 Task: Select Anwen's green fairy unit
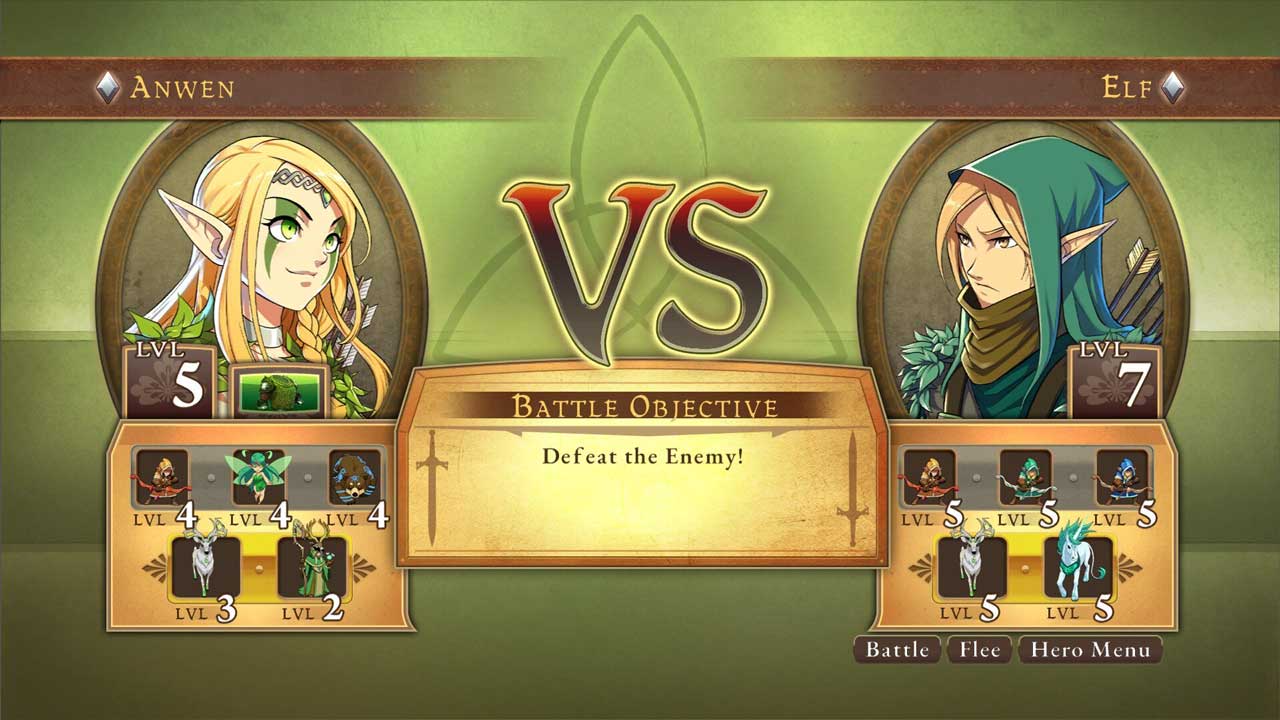(258, 477)
